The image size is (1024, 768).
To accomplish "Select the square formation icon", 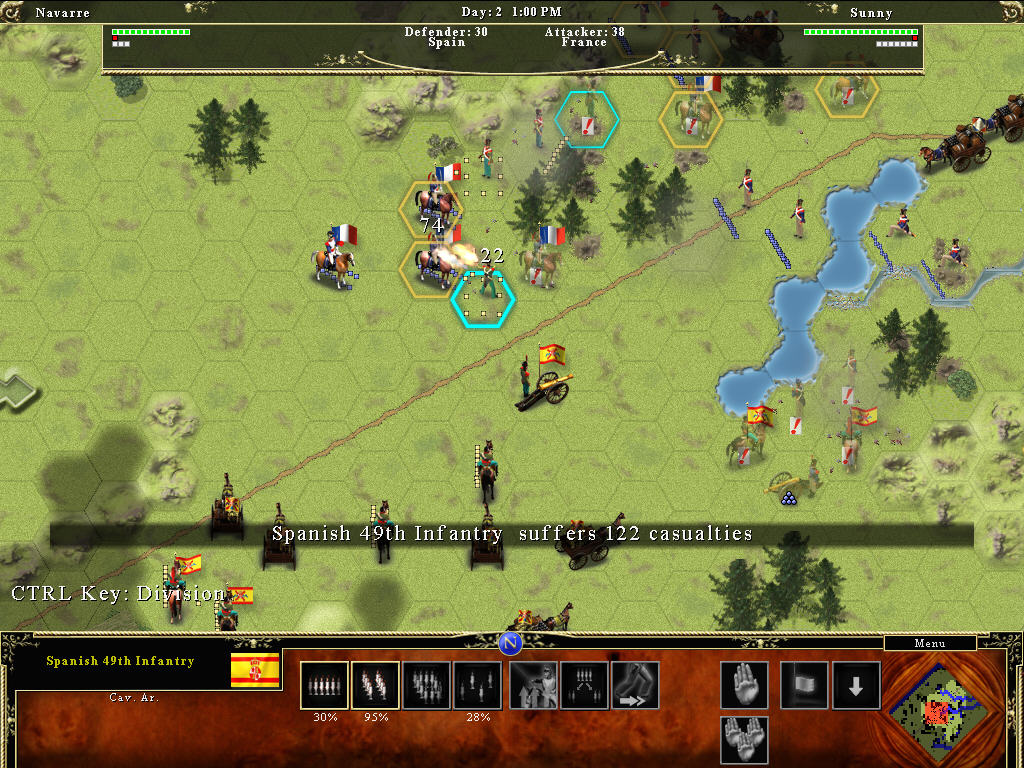I will coord(427,685).
